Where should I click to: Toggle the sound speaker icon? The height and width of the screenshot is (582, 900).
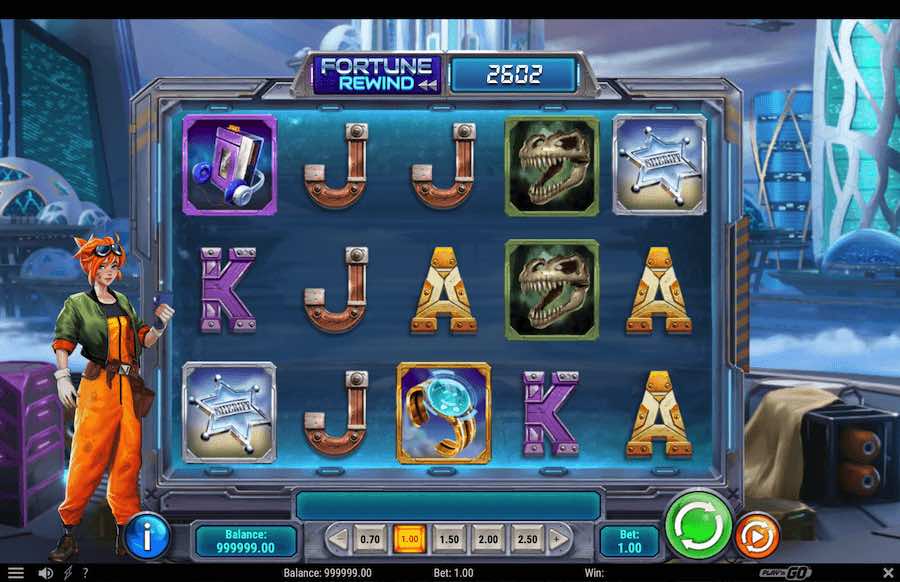(x=45, y=573)
